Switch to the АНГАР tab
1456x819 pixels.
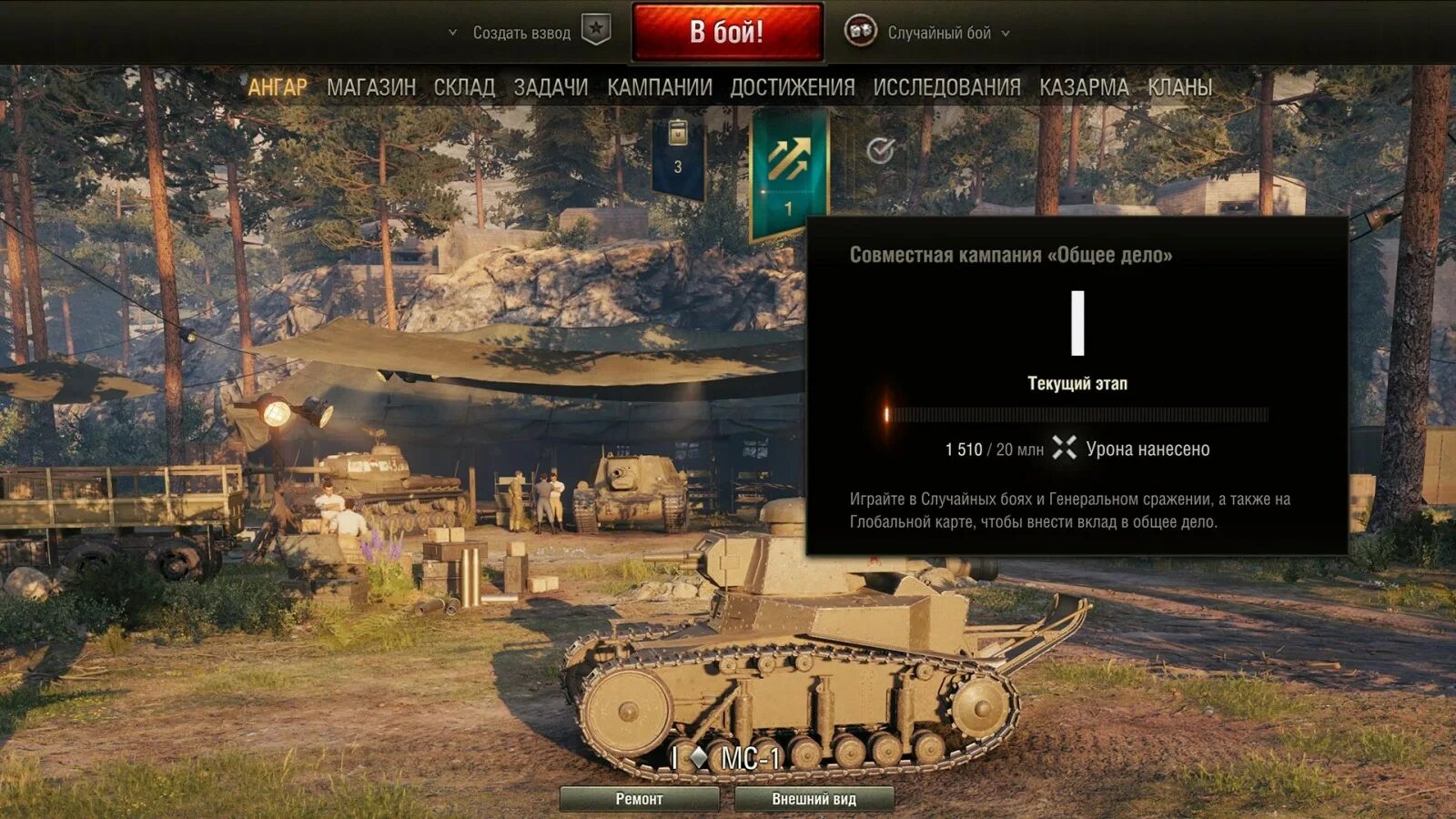point(278,87)
